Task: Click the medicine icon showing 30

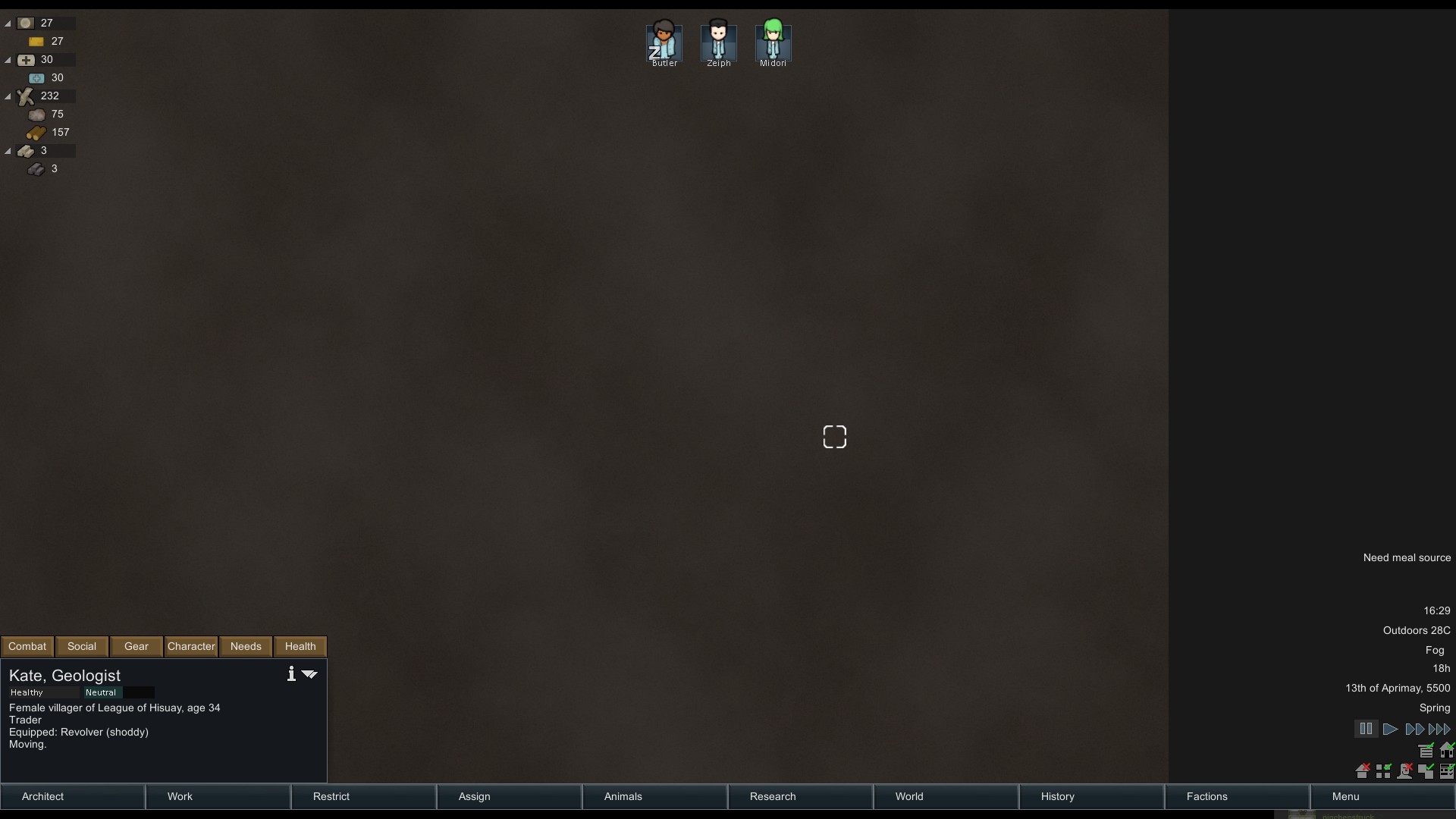Action: 36,77
